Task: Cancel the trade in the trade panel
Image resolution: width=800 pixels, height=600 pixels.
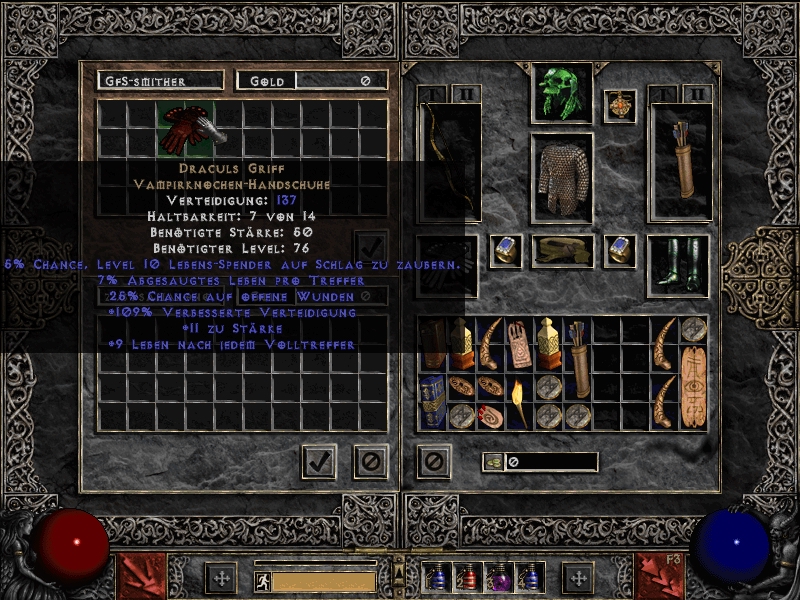Action: [x=370, y=461]
